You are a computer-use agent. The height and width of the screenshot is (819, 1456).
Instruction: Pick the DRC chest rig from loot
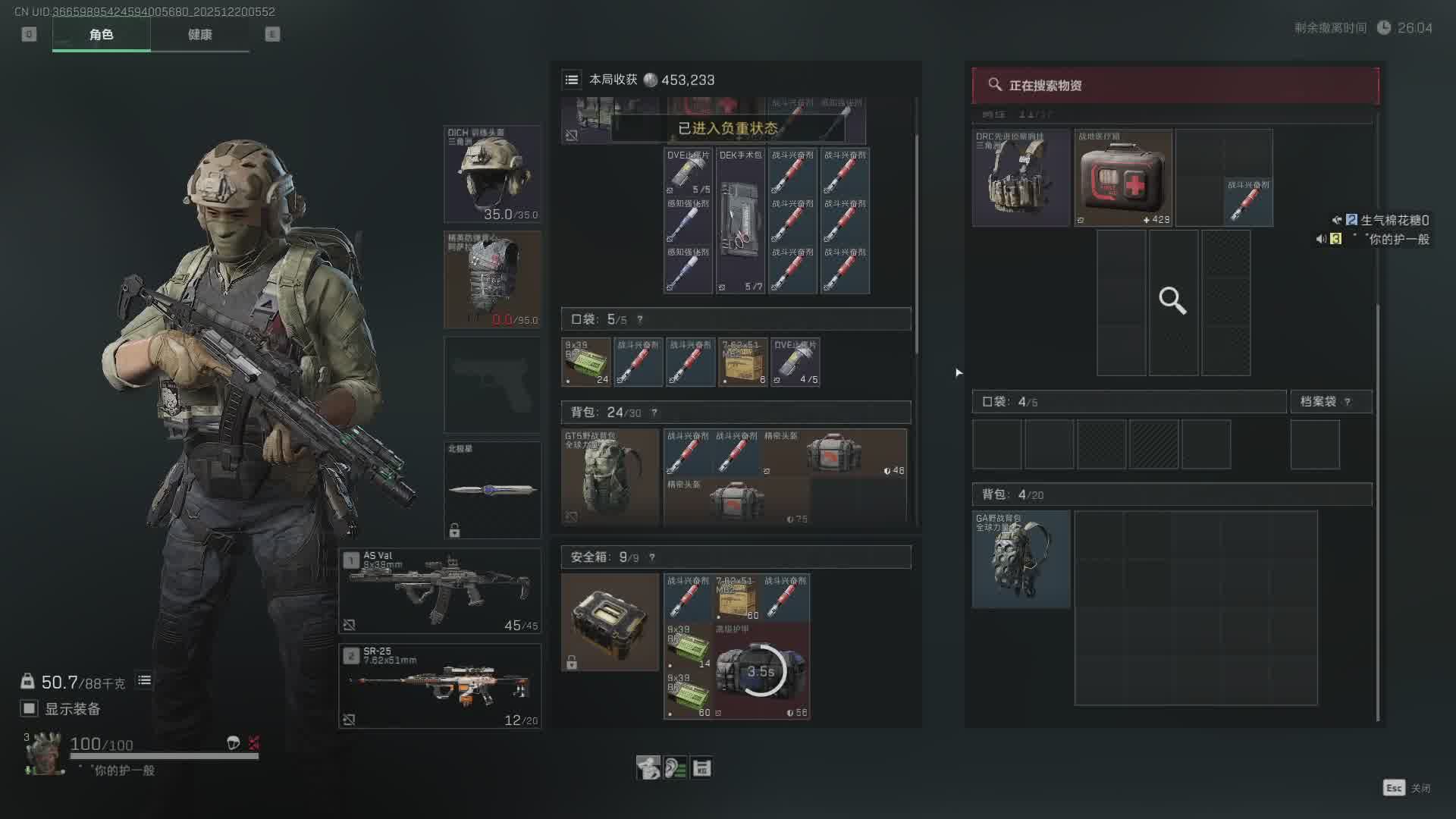1021,178
